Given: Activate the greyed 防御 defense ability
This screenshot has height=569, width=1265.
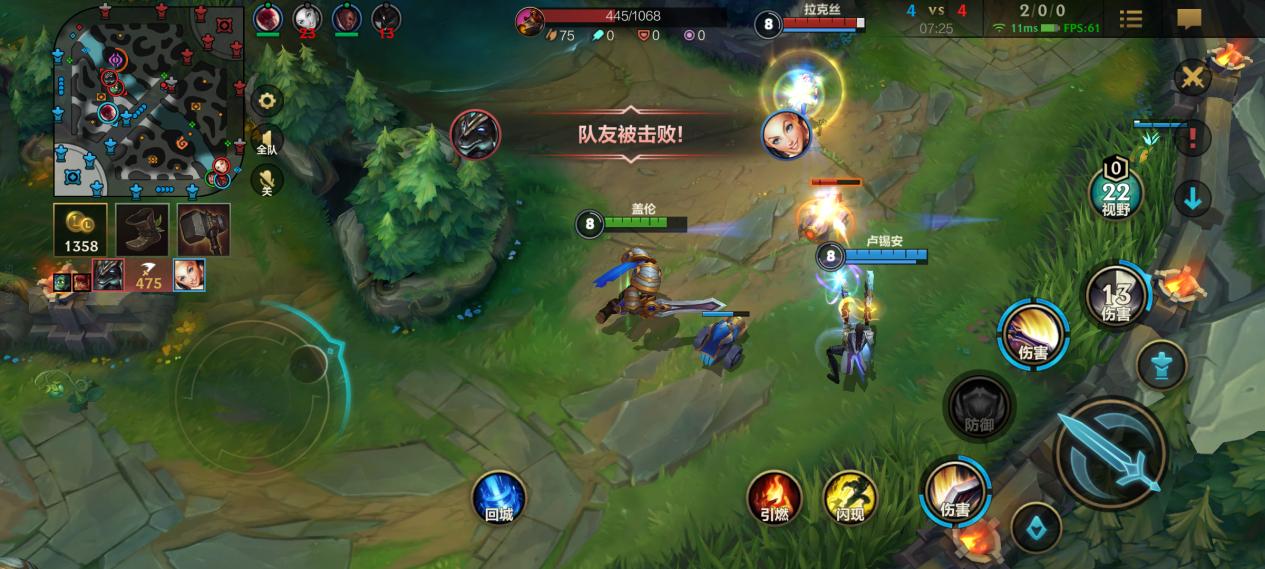Looking at the screenshot, I should 979,406.
